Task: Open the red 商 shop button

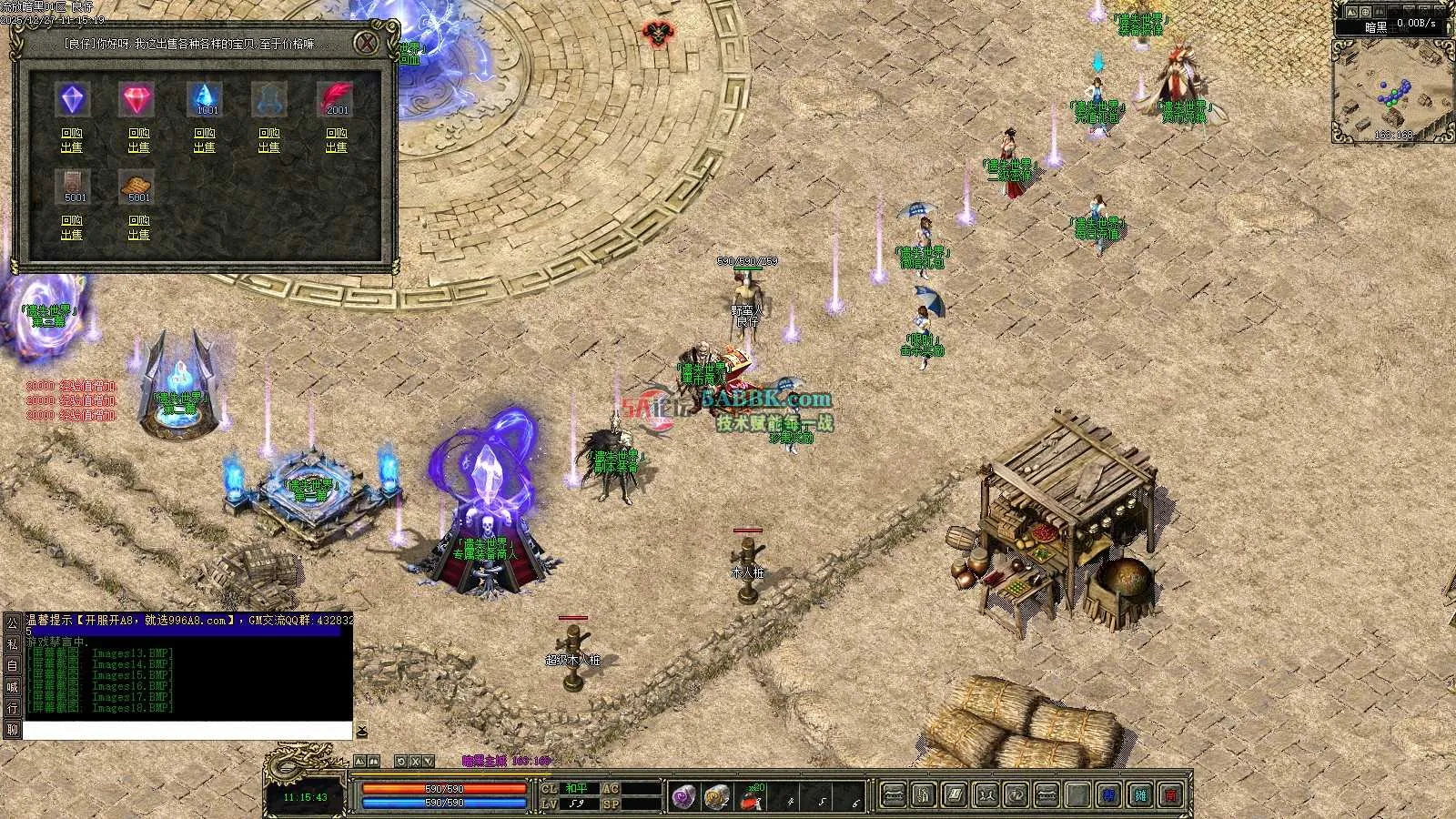Action: pyautogui.click(x=1171, y=796)
